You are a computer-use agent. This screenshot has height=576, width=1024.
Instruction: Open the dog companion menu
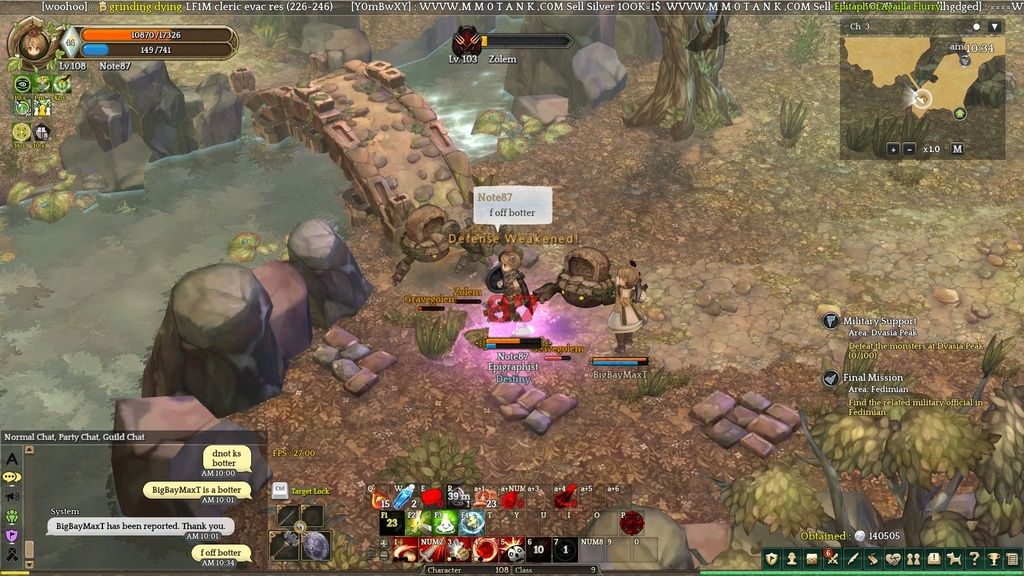click(x=954, y=558)
